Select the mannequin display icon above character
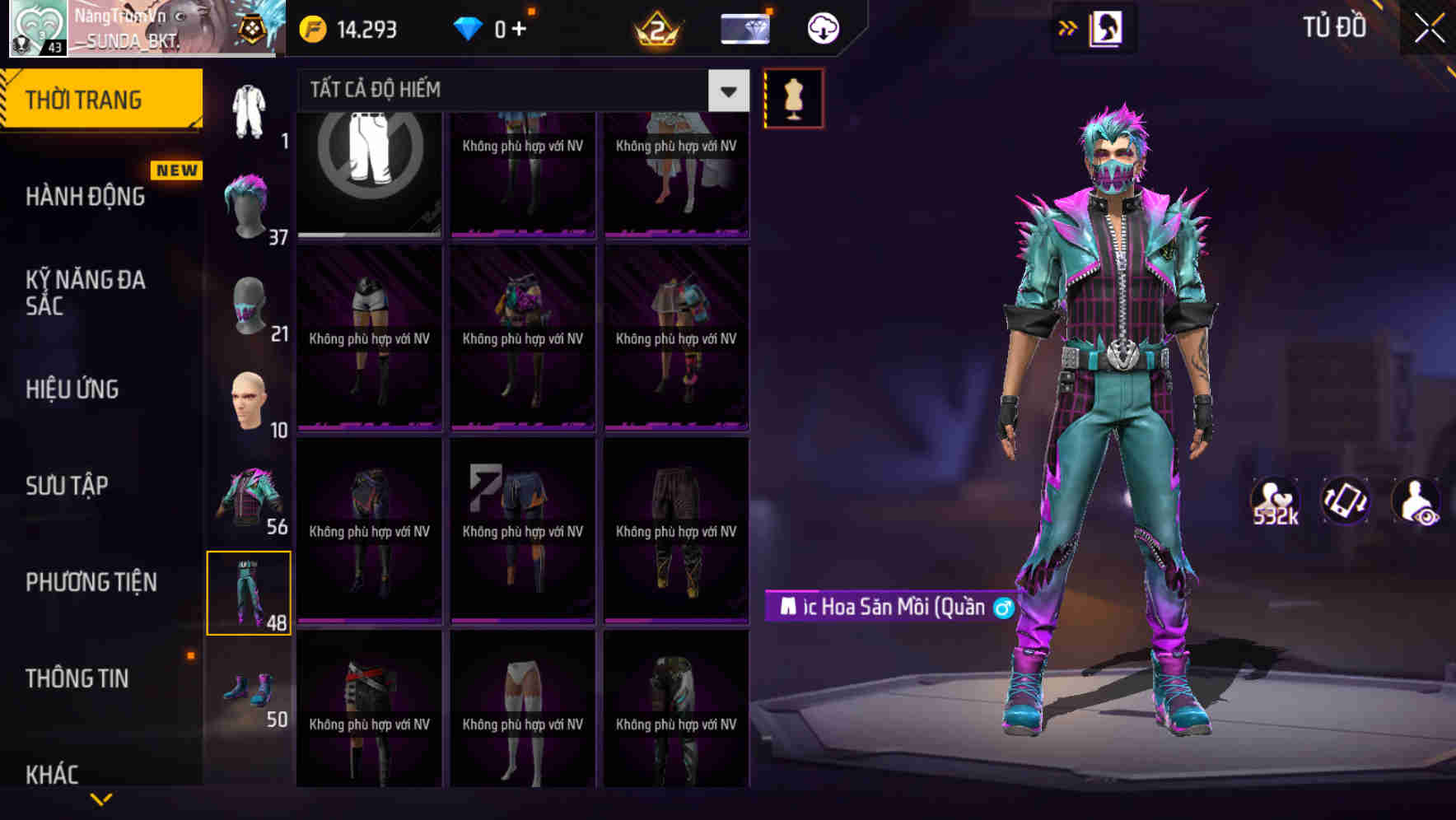This screenshot has height=820, width=1456. pos(793,97)
